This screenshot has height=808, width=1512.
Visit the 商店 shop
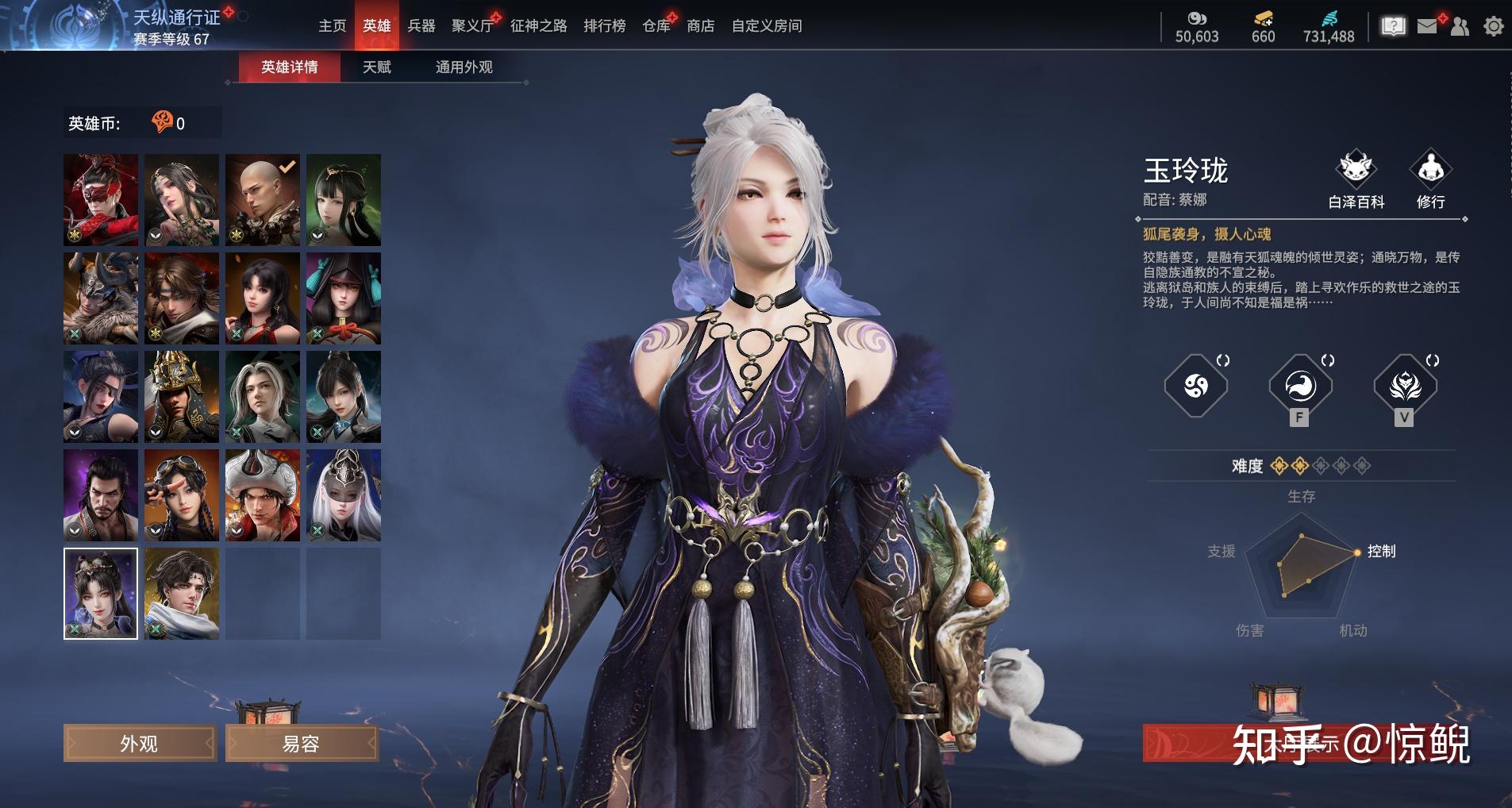(x=700, y=26)
